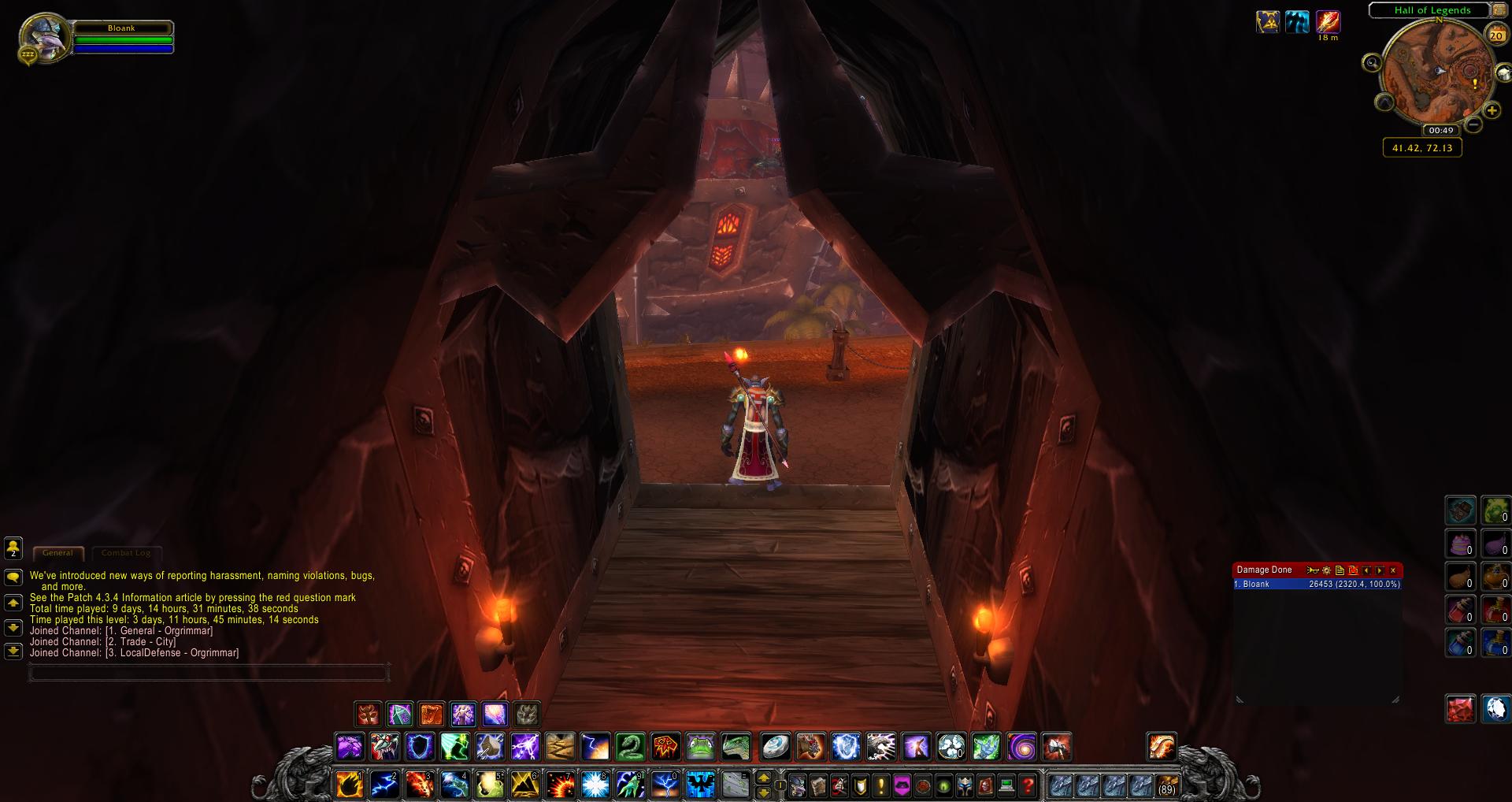Image resolution: width=1512 pixels, height=802 pixels.
Task: Open the backpack showing 89 free slots
Action: 1166,785
